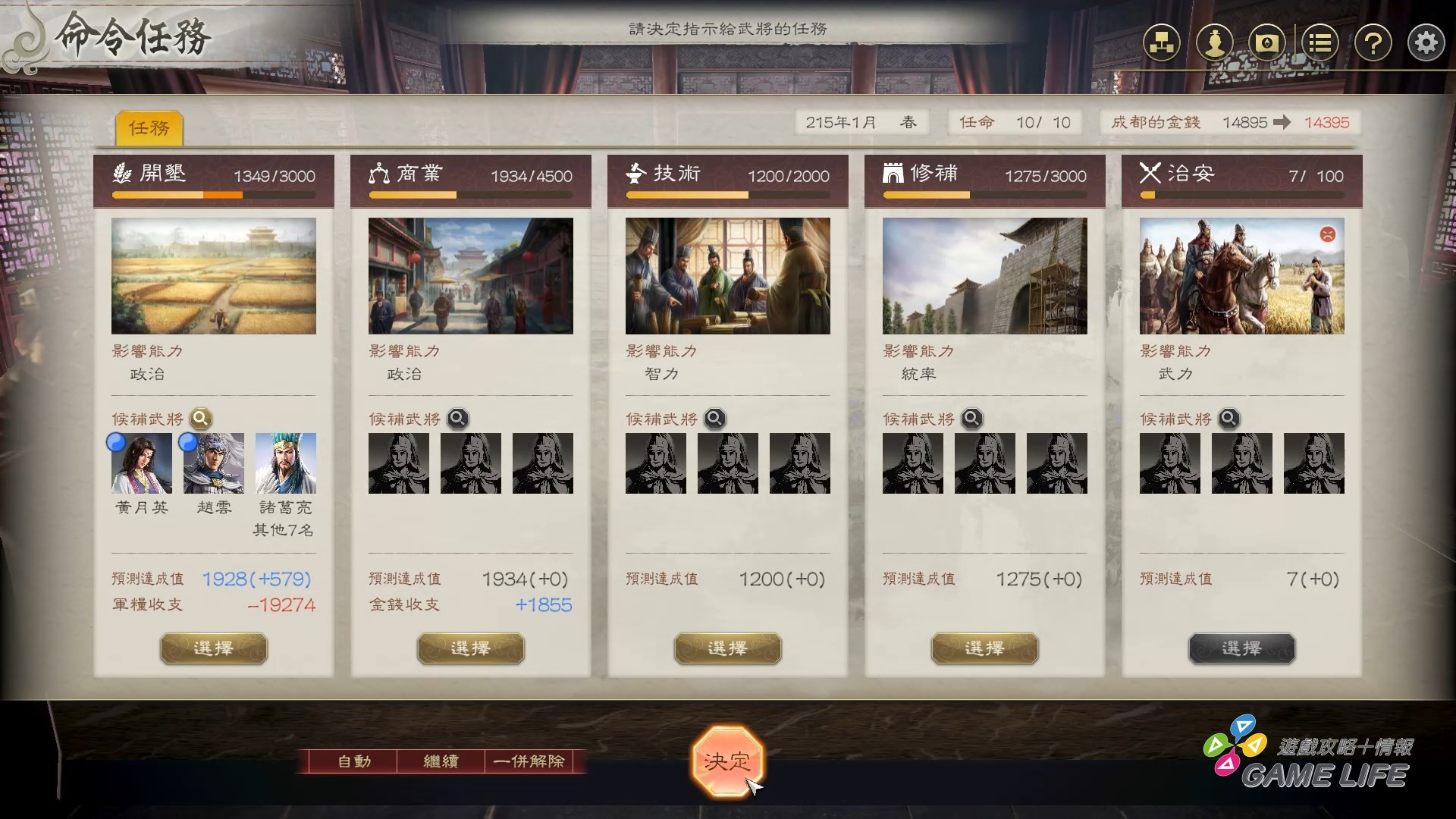The width and height of the screenshot is (1456, 819).
Task: Click an empty candidate portrait under 修補
Action: (912, 463)
